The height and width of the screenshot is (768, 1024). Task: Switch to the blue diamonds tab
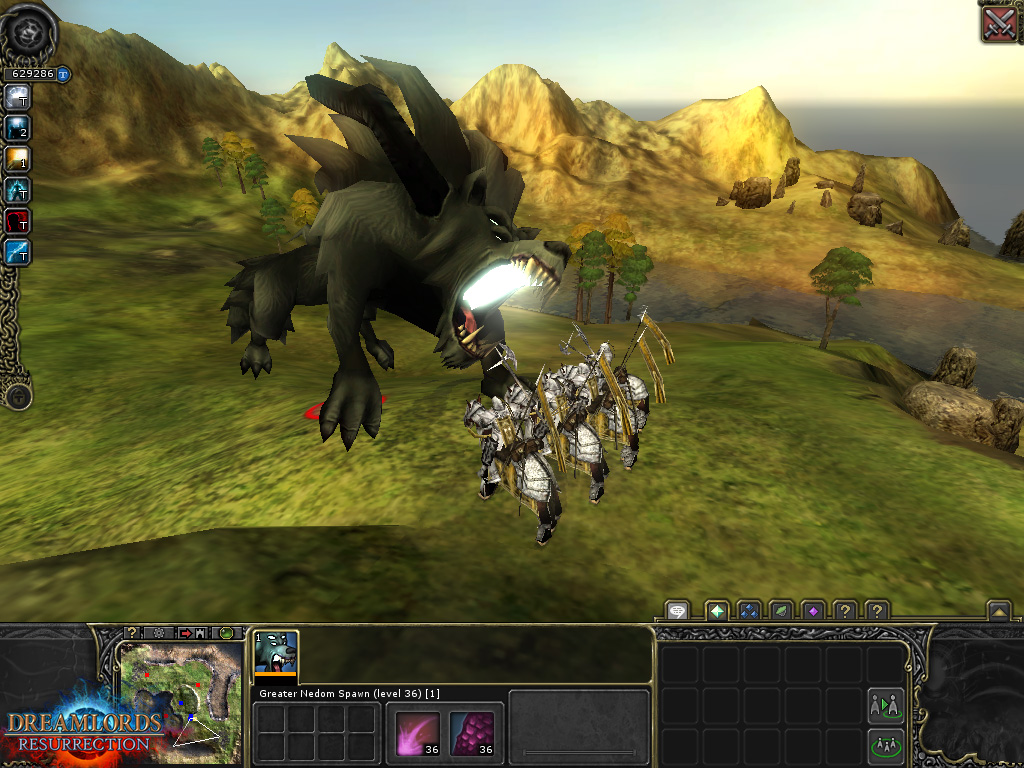click(x=748, y=610)
